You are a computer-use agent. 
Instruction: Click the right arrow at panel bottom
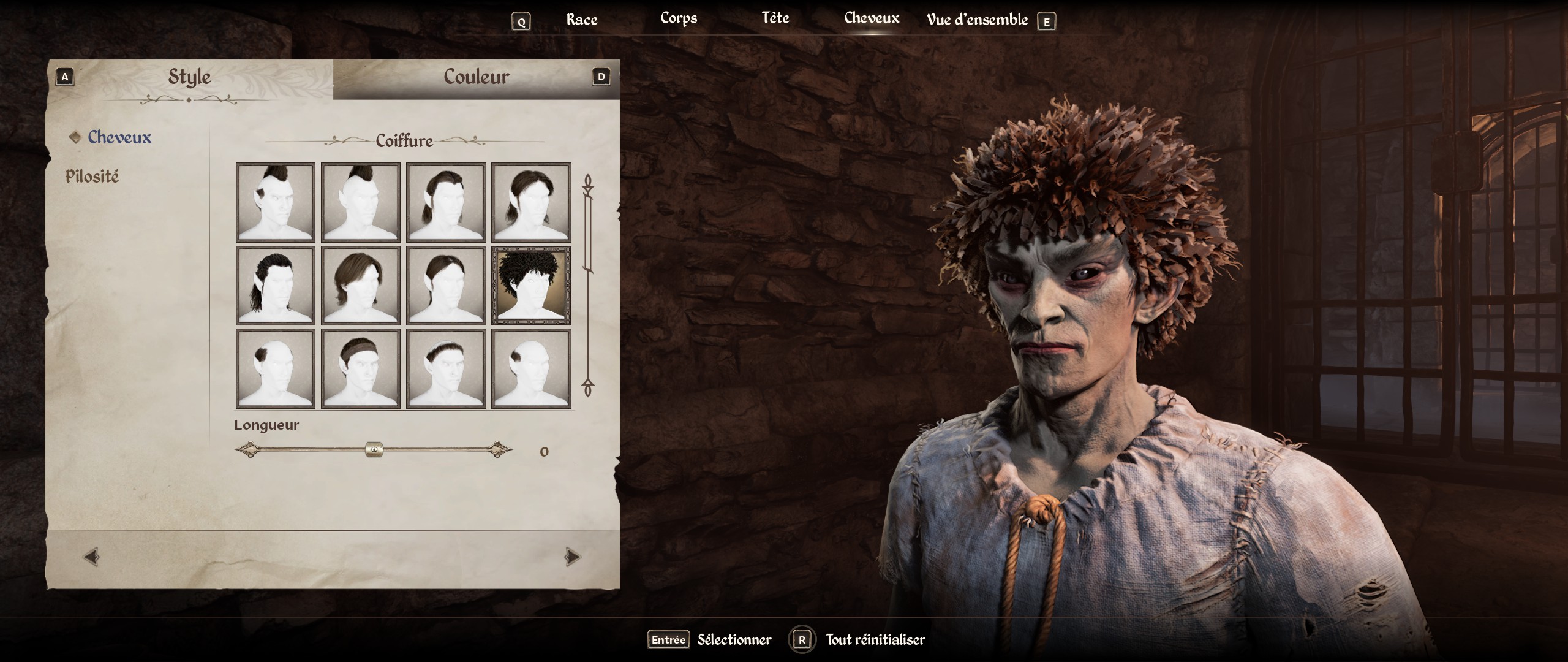(x=572, y=557)
